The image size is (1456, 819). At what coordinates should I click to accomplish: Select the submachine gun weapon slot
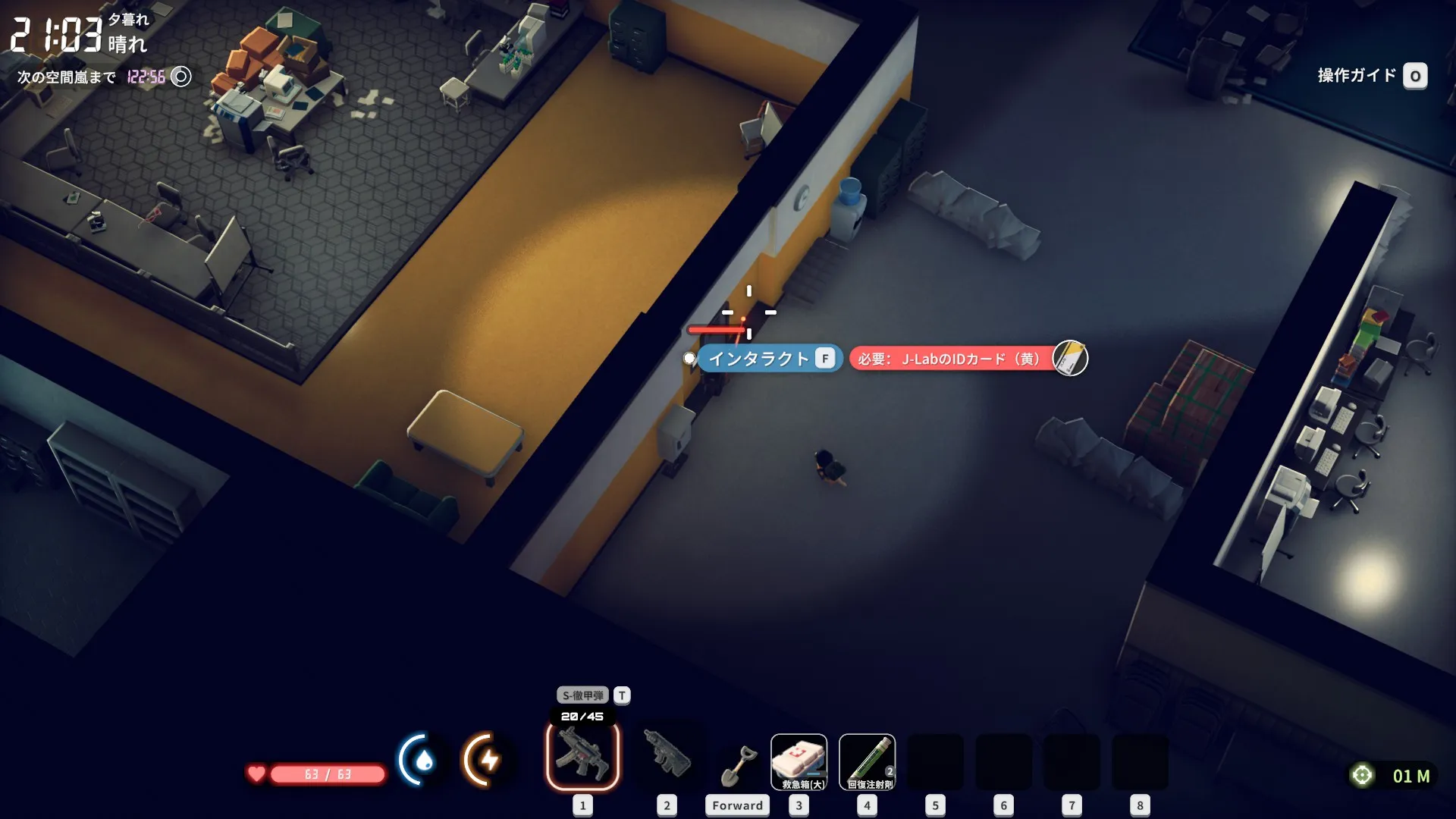[x=582, y=756]
